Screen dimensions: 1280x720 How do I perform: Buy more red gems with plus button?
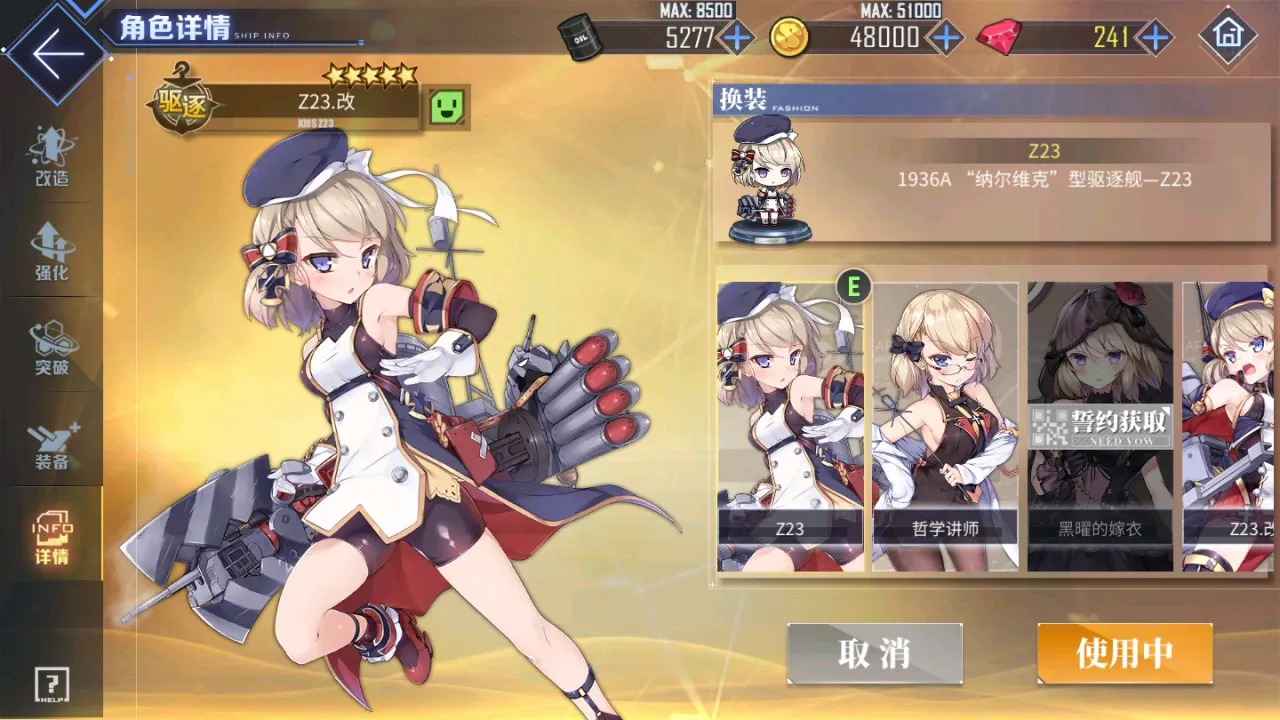pos(1155,38)
